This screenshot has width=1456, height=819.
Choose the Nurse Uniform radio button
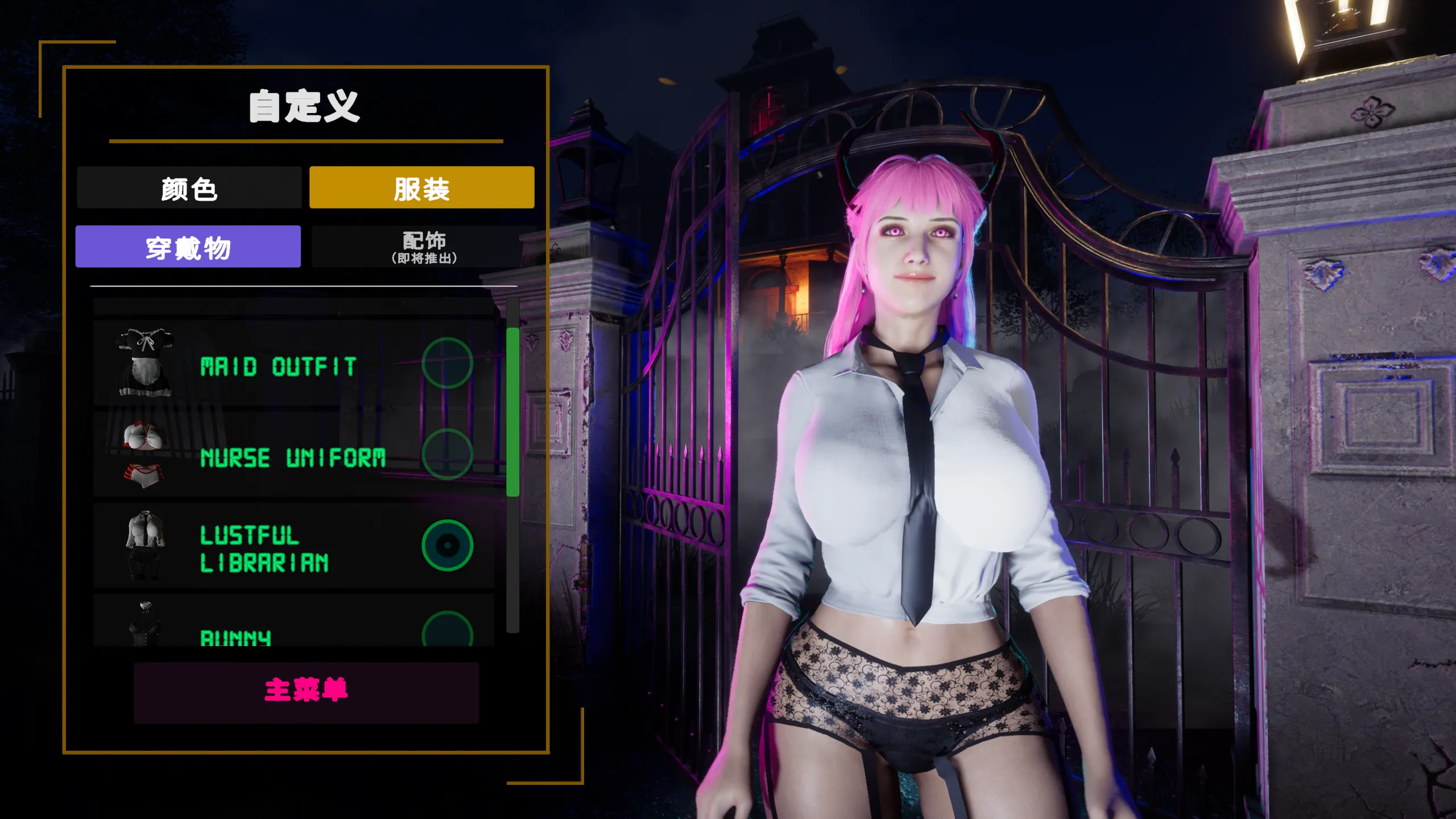point(448,454)
